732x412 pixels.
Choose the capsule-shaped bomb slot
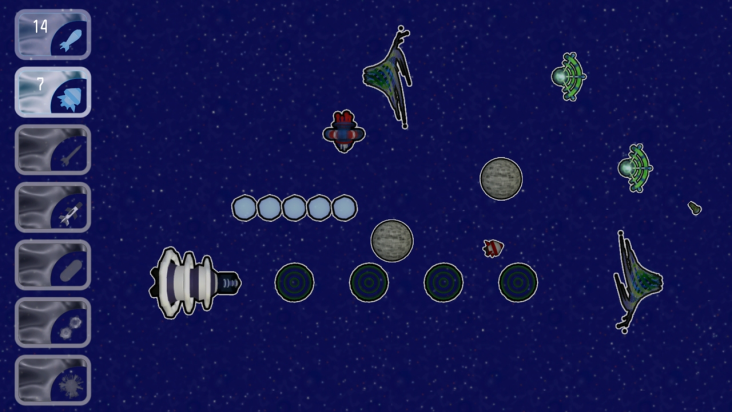(x=53, y=265)
